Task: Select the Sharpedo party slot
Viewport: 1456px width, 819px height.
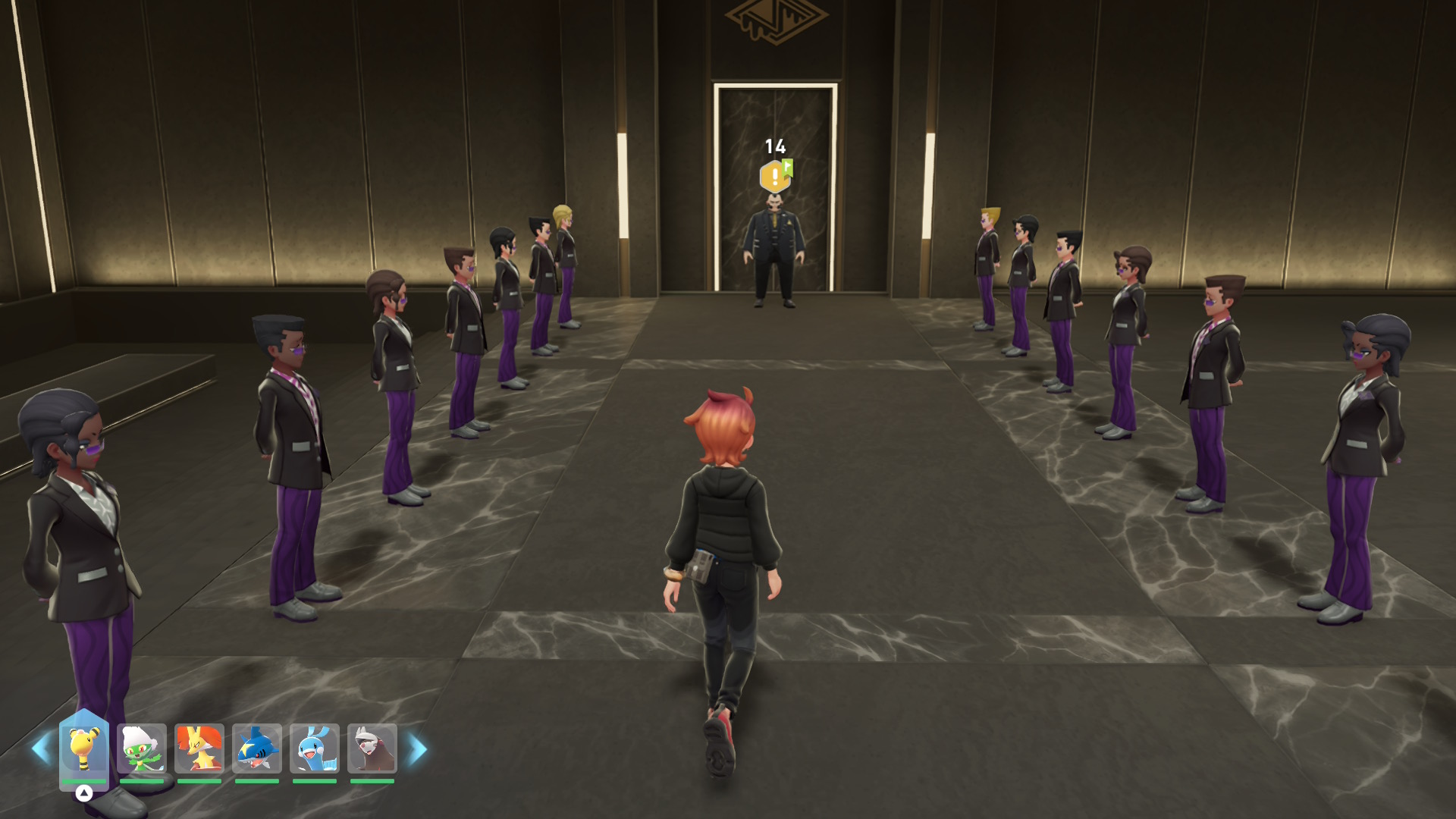Action: coord(257,748)
